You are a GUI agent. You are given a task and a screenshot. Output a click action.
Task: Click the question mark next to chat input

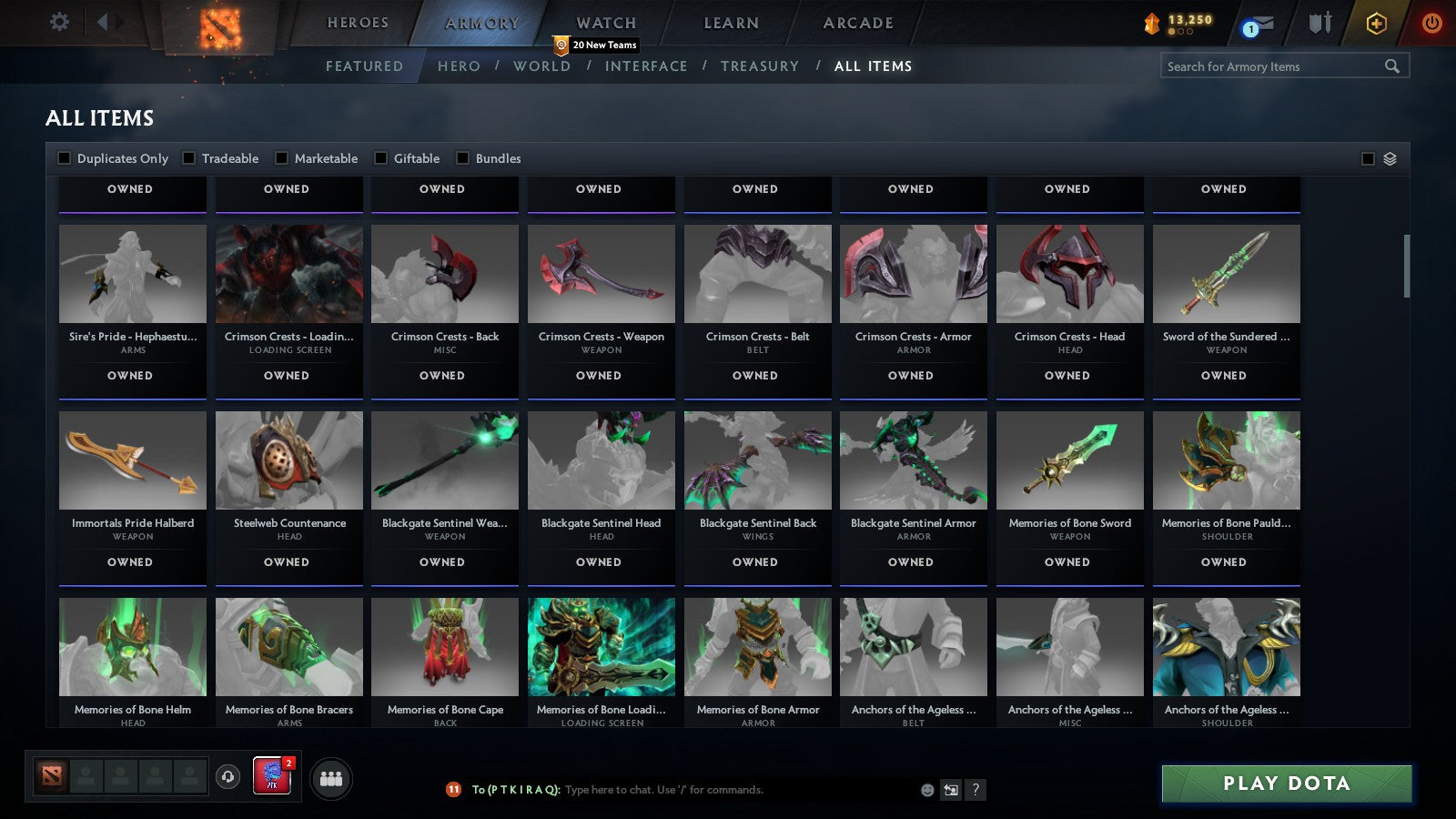click(975, 790)
